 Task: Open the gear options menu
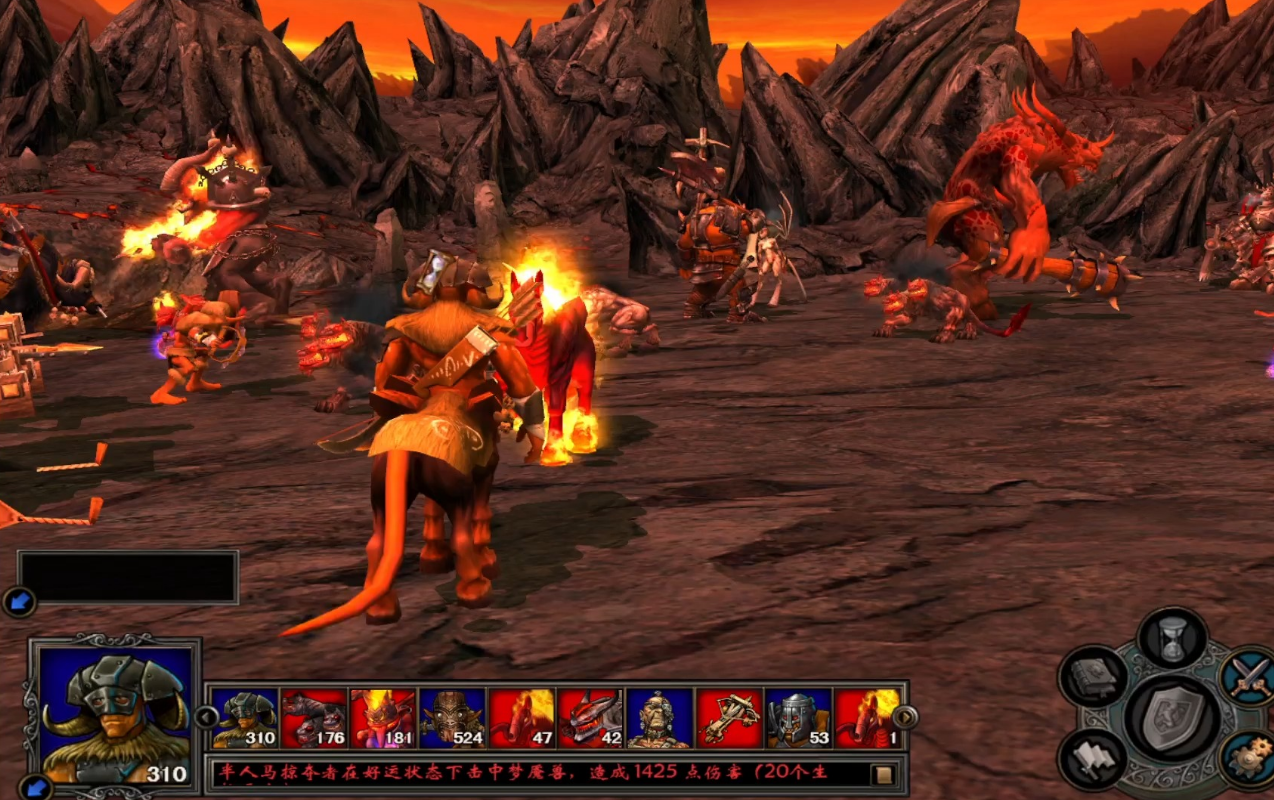(1248, 760)
